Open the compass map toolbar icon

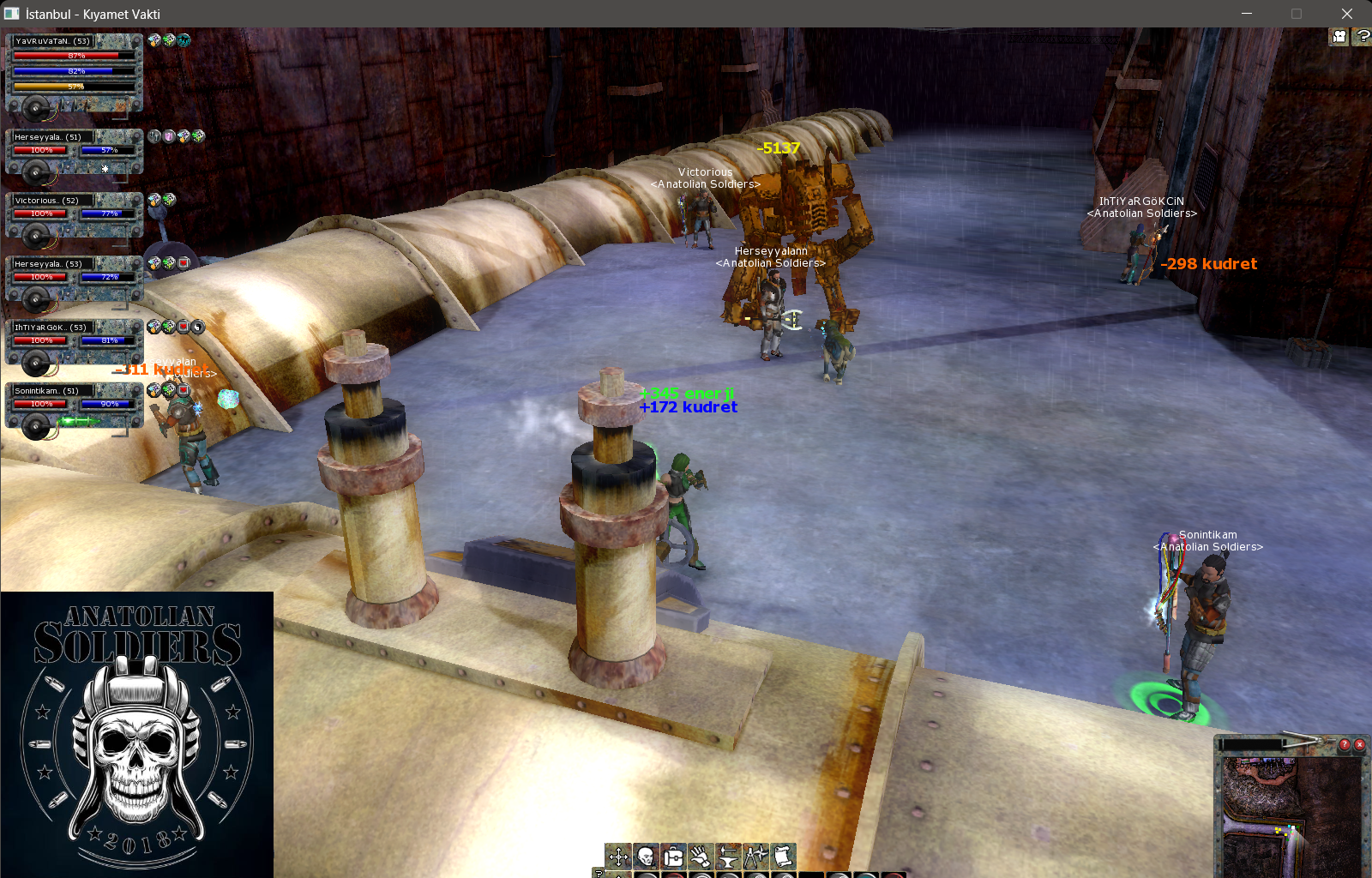(x=755, y=856)
